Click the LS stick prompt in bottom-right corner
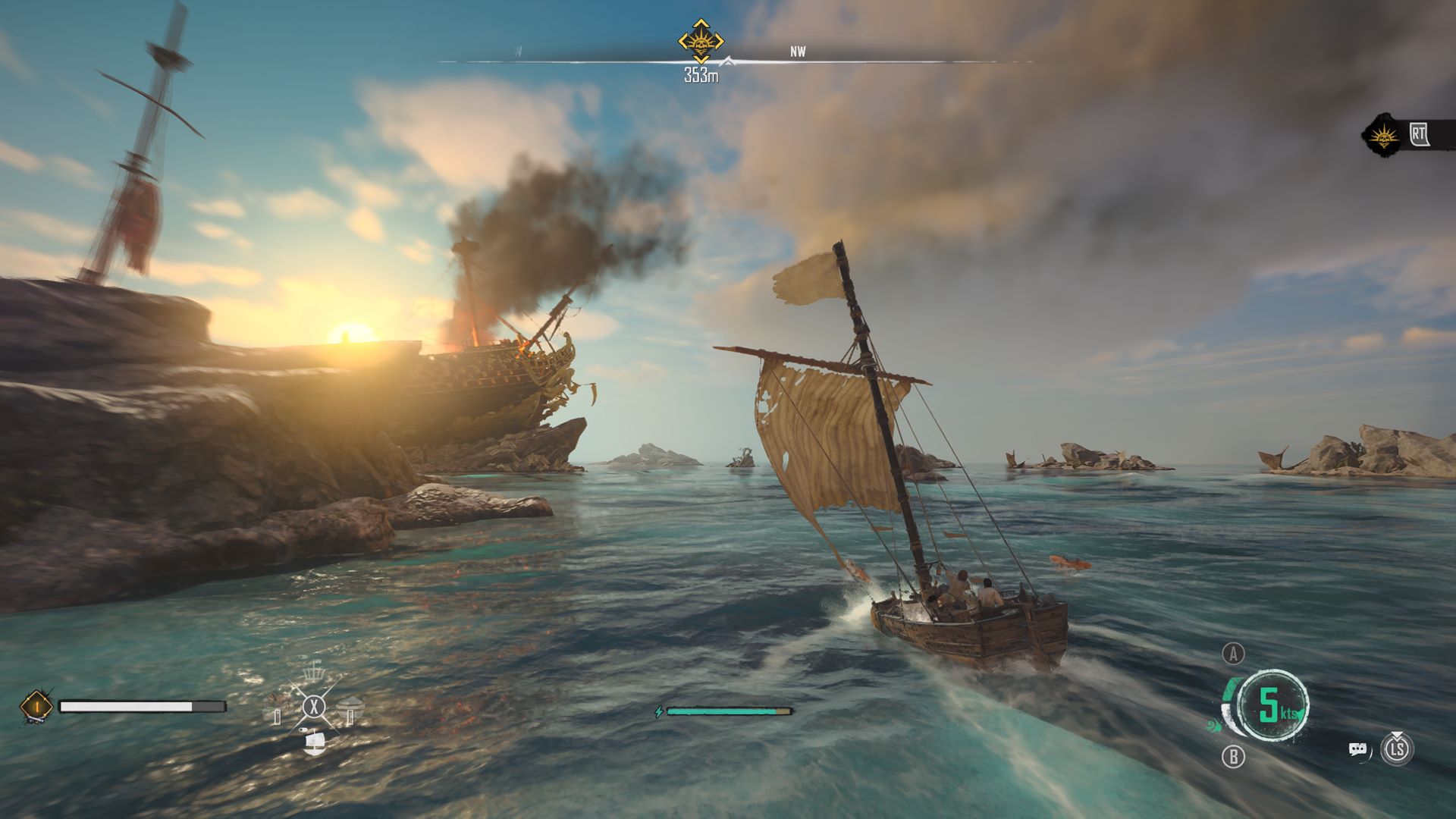 pyautogui.click(x=1398, y=750)
